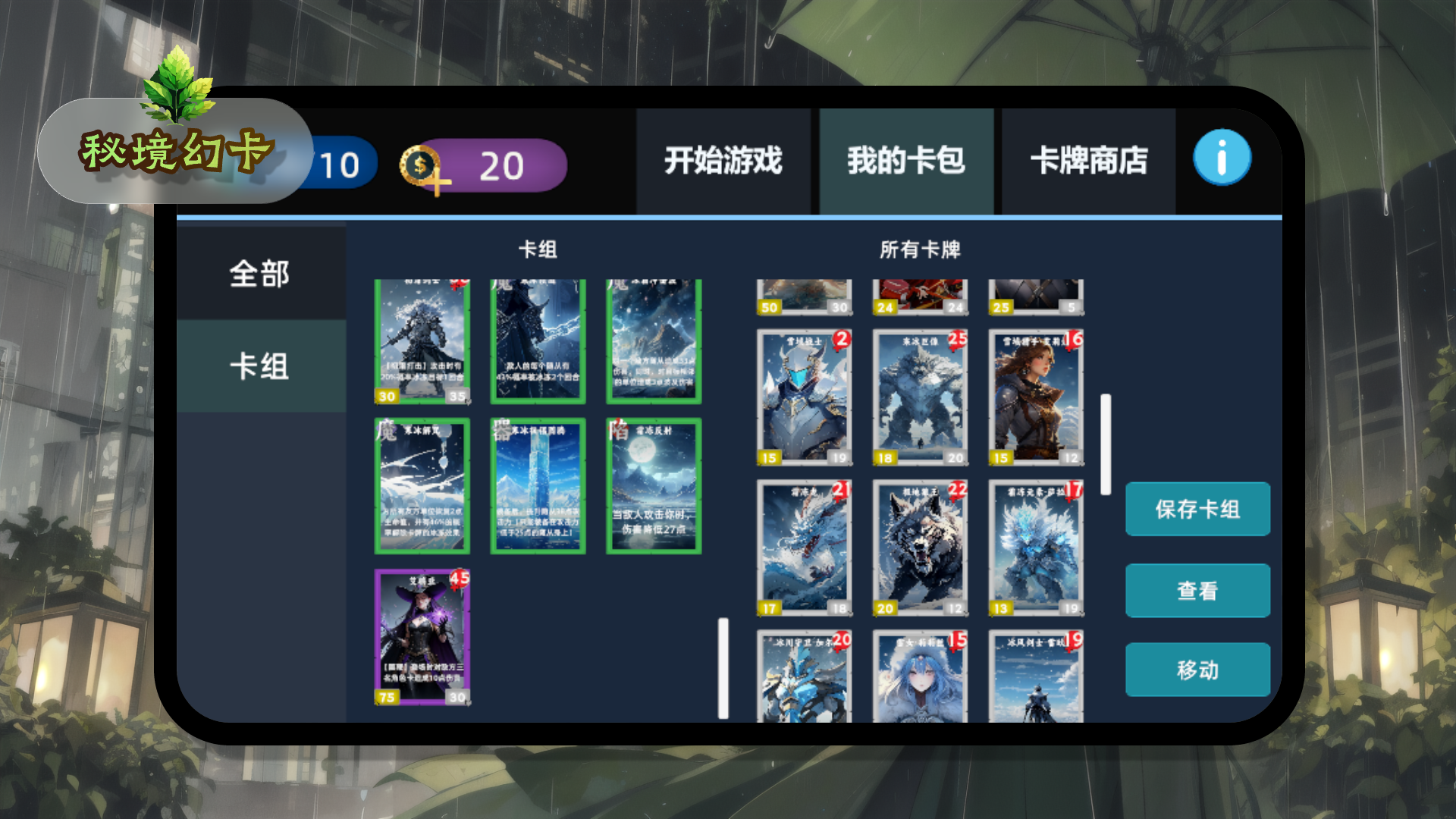This screenshot has width=1456, height=819.
Task: Deselect the 寒冰解咒 card from the deck
Action: [422, 485]
